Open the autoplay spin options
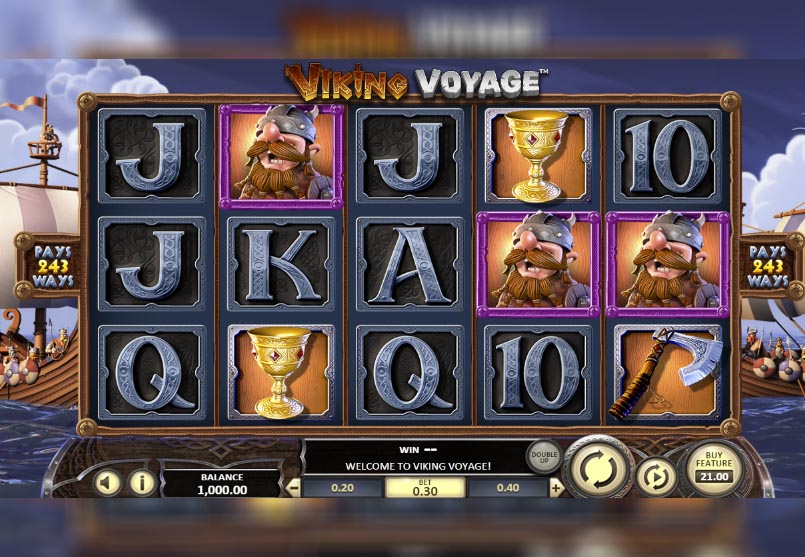Screen dimensions: 805x557 coord(656,477)
